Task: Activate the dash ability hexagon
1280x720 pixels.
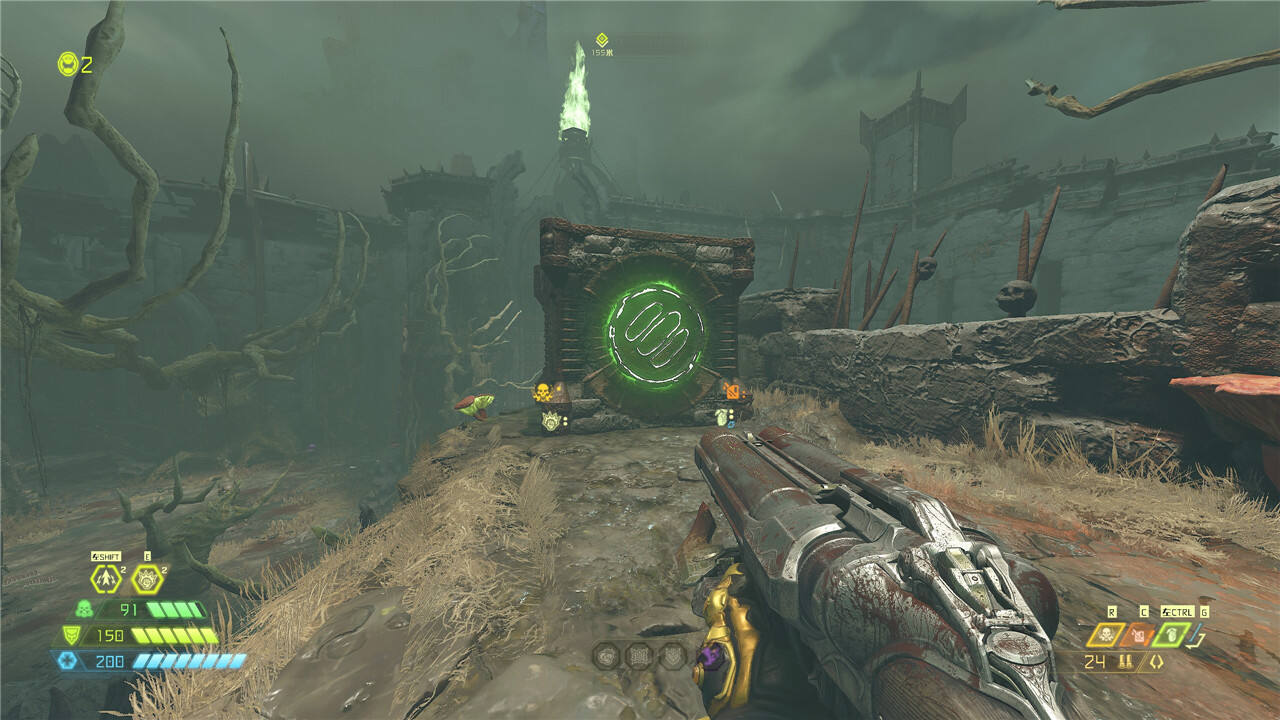Action: tap(105, 578)
